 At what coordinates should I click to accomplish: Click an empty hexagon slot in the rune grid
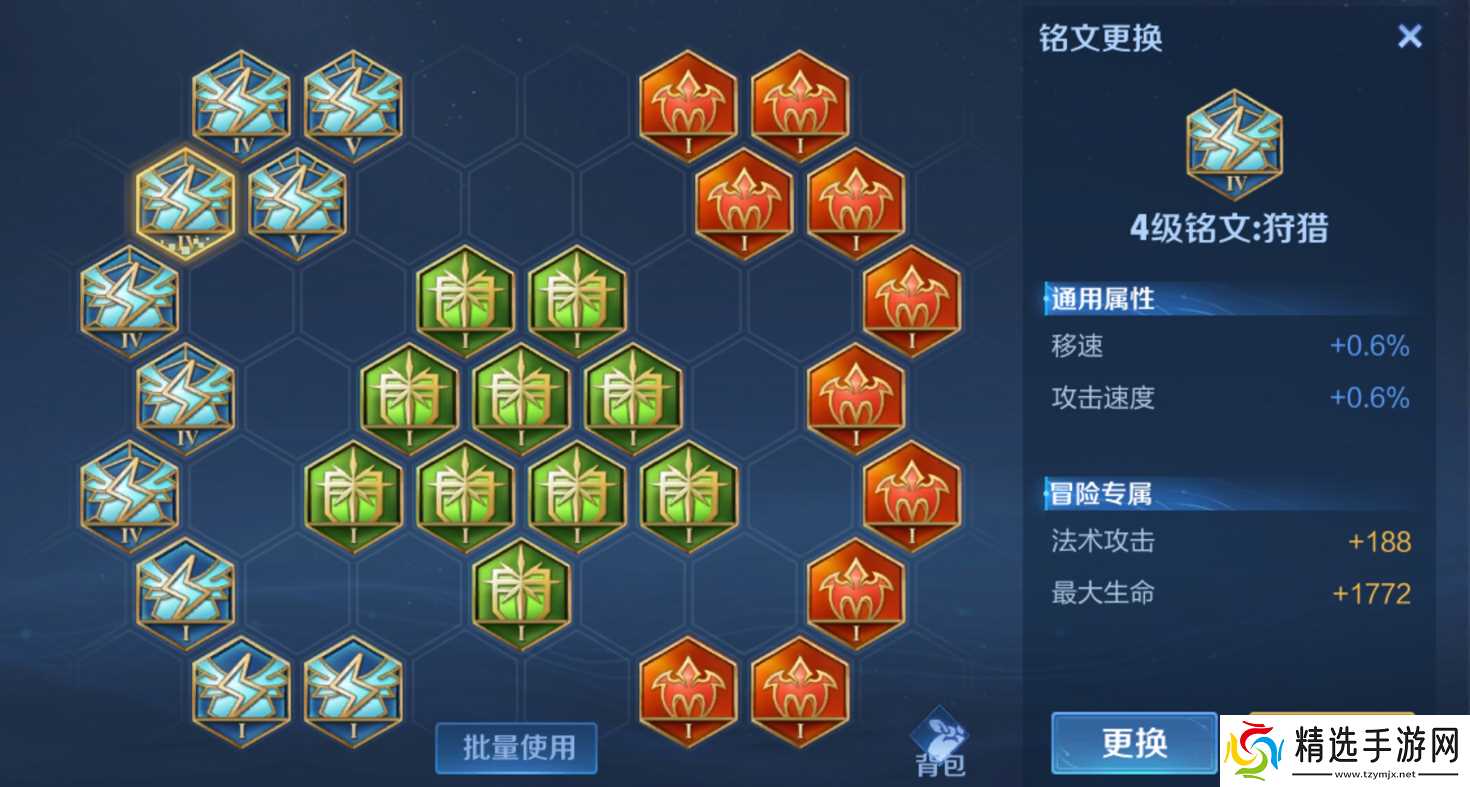pos(297,400)
